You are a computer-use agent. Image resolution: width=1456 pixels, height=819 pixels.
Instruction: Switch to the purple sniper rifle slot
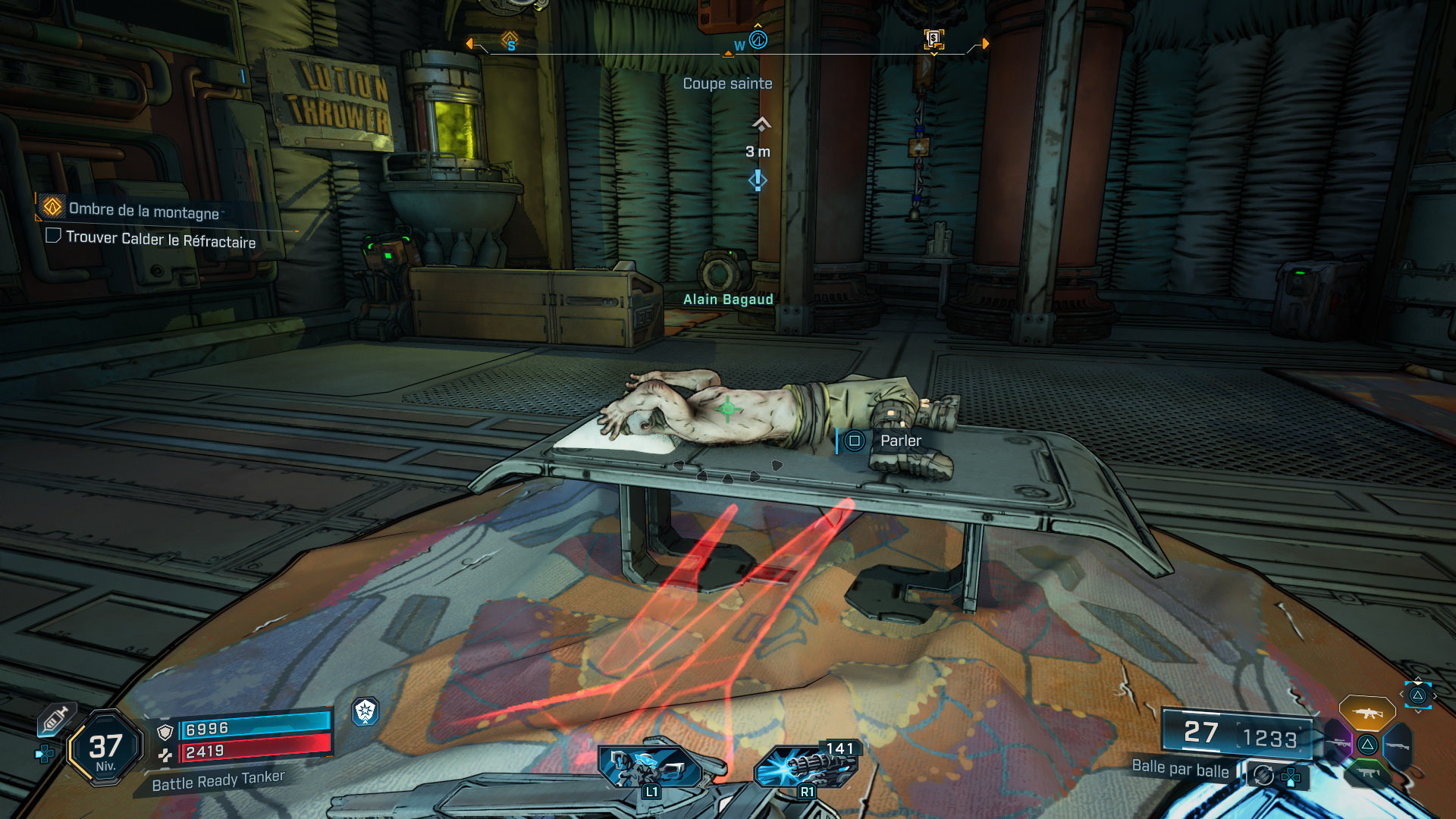point(1338,742)
